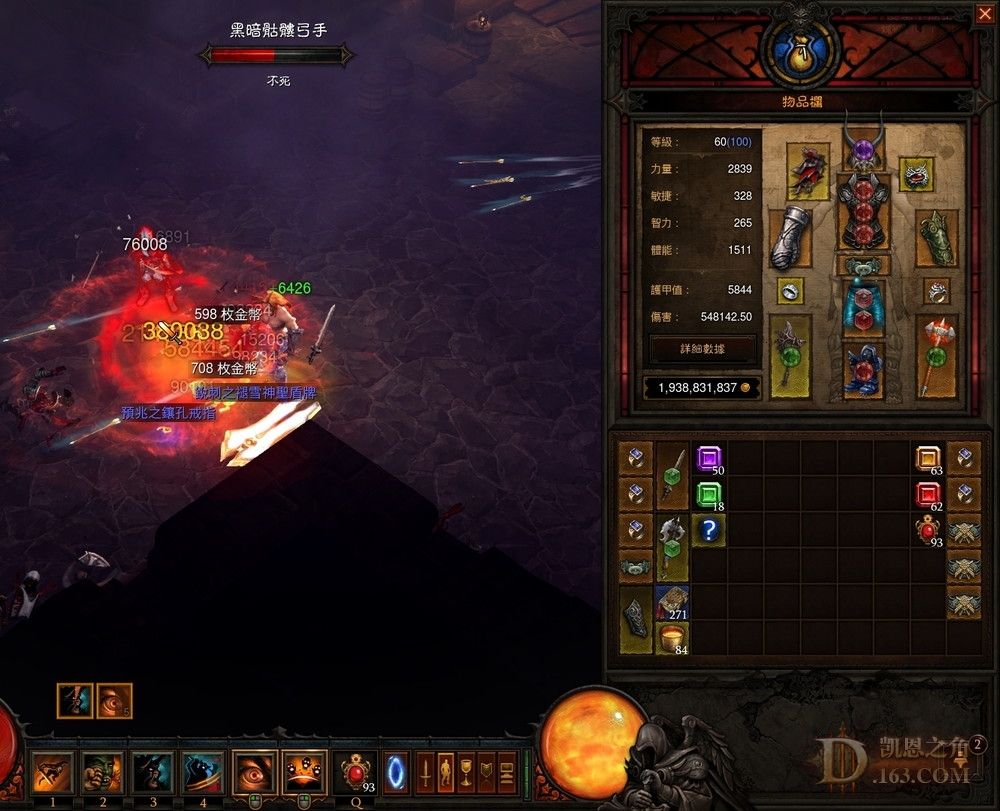Select the equipped blue pants
This screenshot has width=1000, height=811.
pos(863,307)
